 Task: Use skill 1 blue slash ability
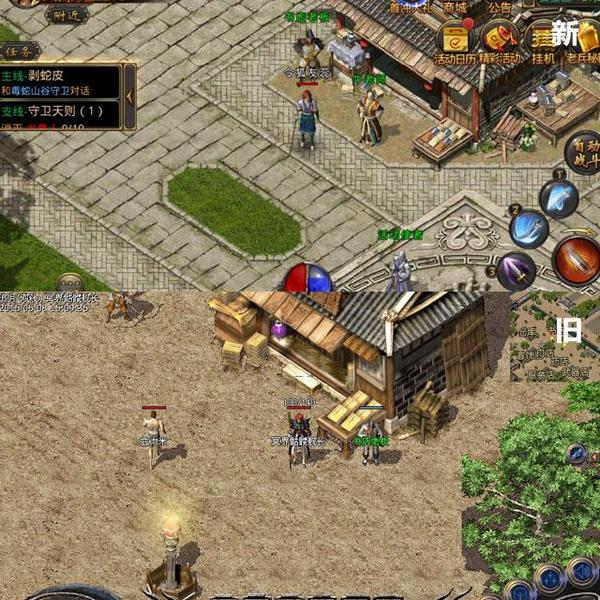pos(558,197)
